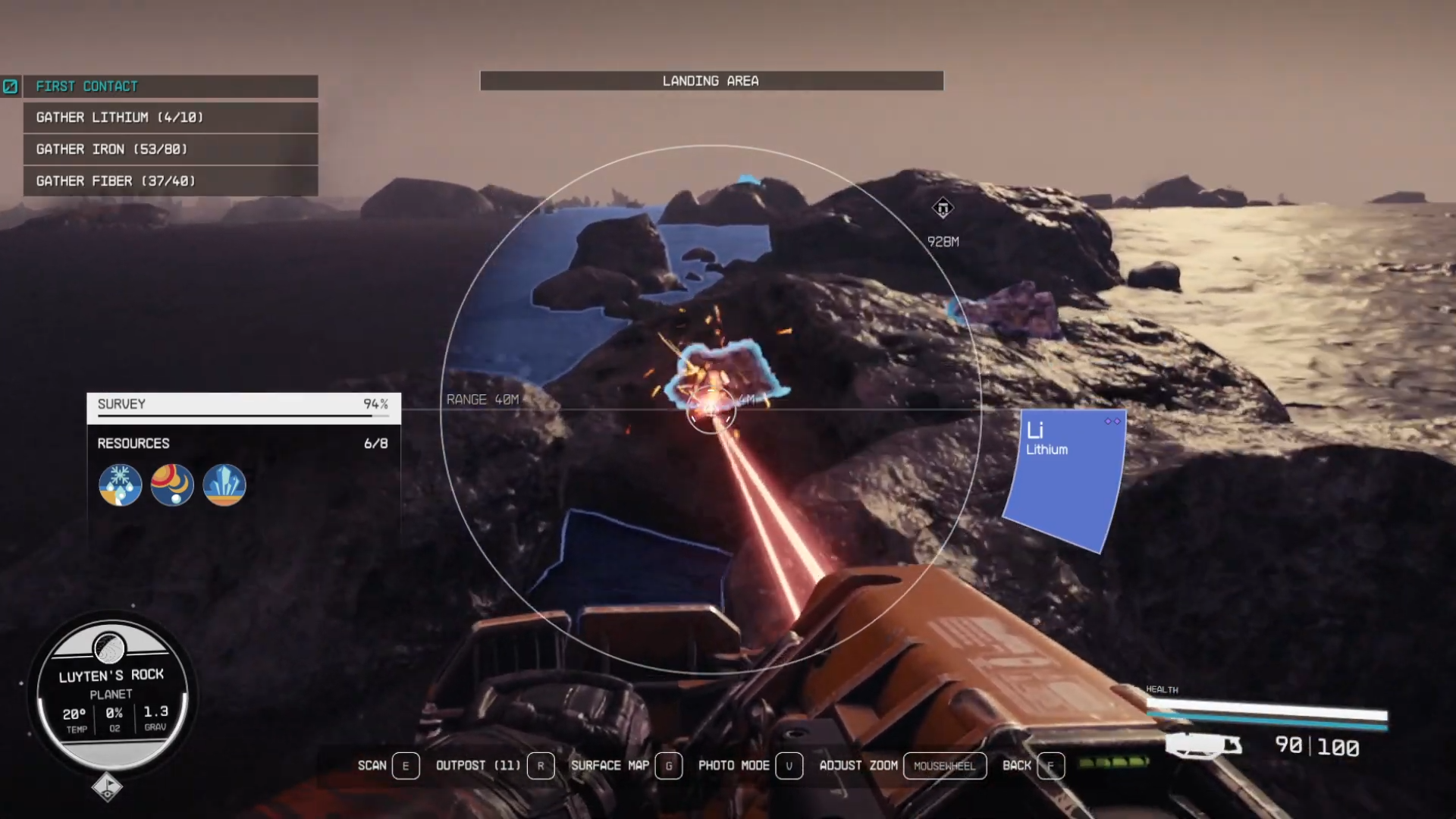1456x819 pixels.
Task: Toggle Scan mode with the E key prompt
Action: click(406, 766)
